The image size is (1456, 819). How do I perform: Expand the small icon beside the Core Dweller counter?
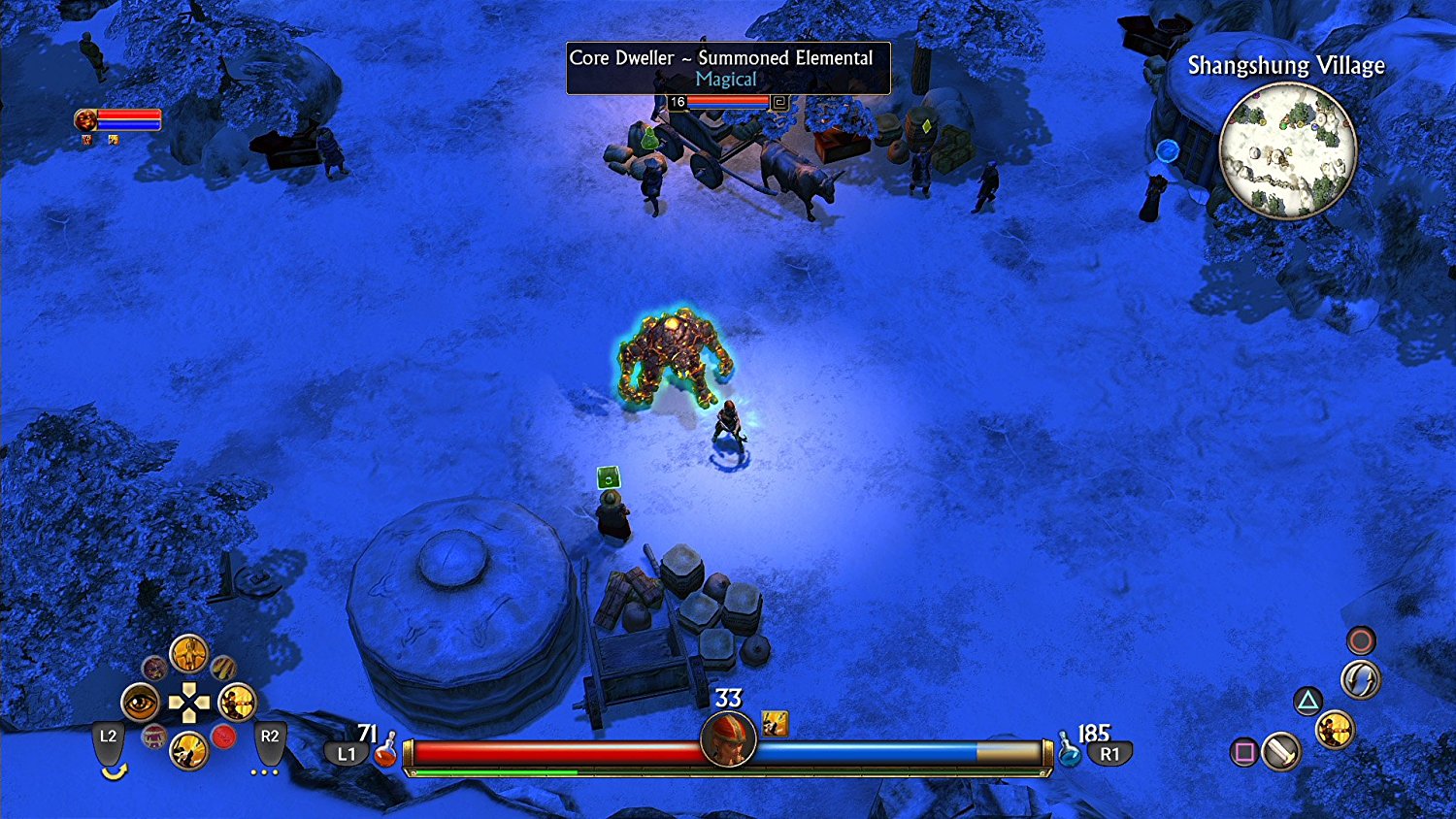point(778,101)
